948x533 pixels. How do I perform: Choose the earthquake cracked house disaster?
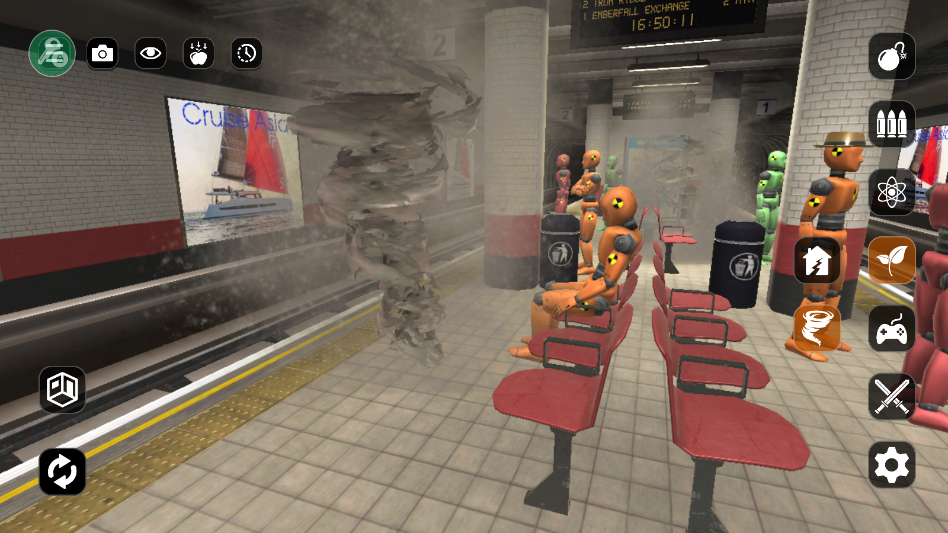click(817, 260)
